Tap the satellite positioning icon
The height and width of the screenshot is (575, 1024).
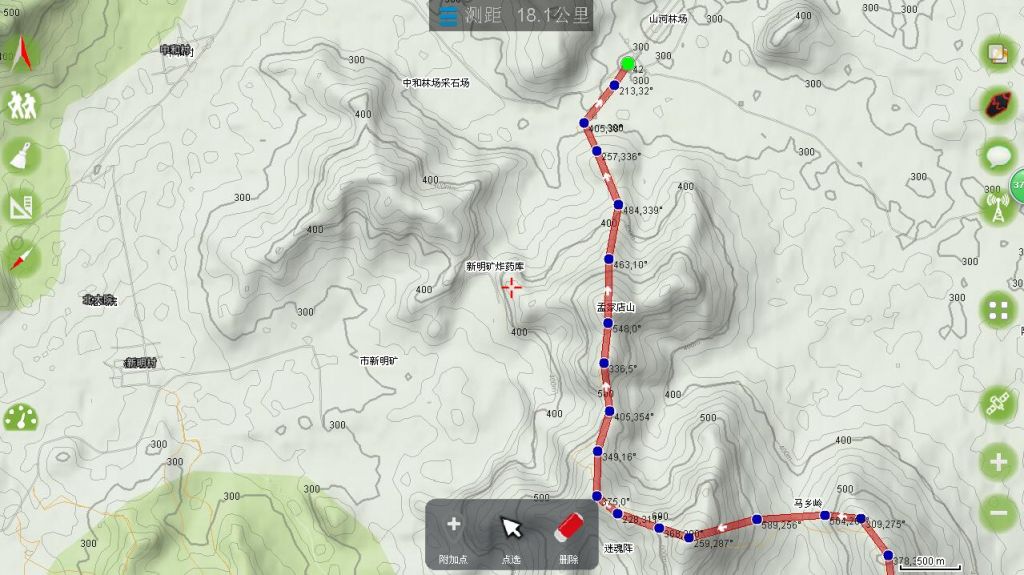997,404
